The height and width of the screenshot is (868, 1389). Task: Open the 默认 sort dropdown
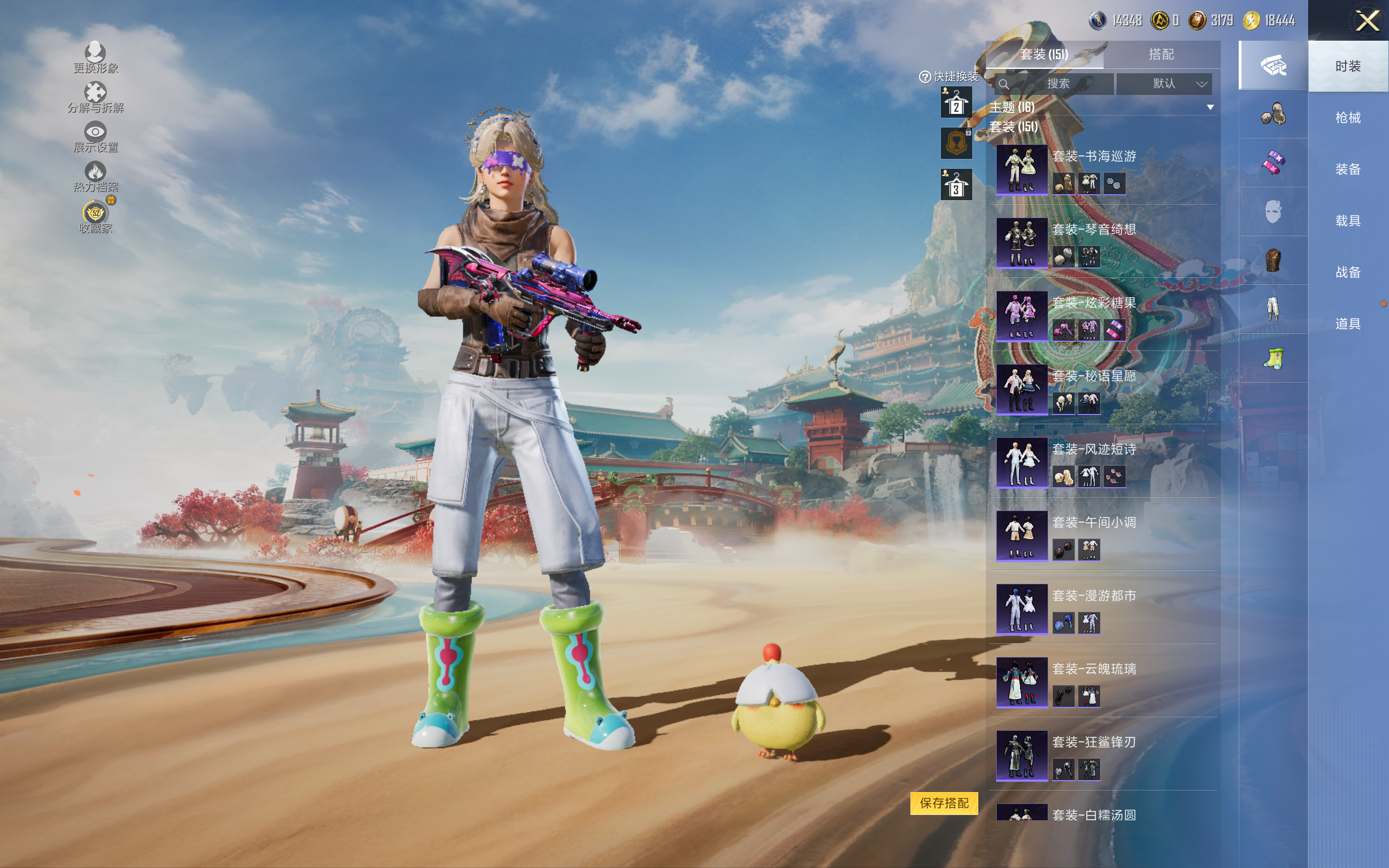click(x=1164, y=84)
